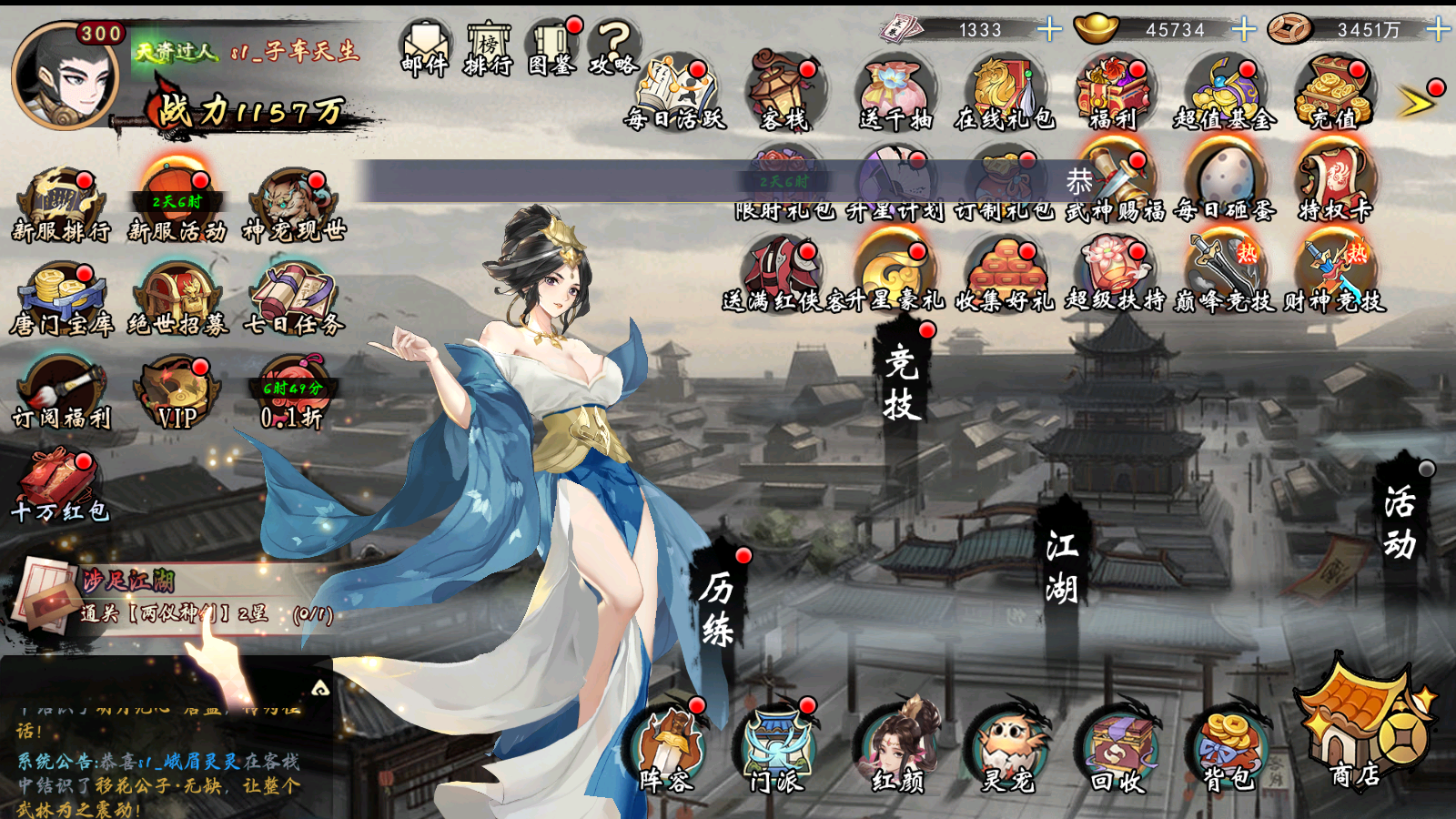Open 唐门宝库 treasury event

(x=61, y=299)
